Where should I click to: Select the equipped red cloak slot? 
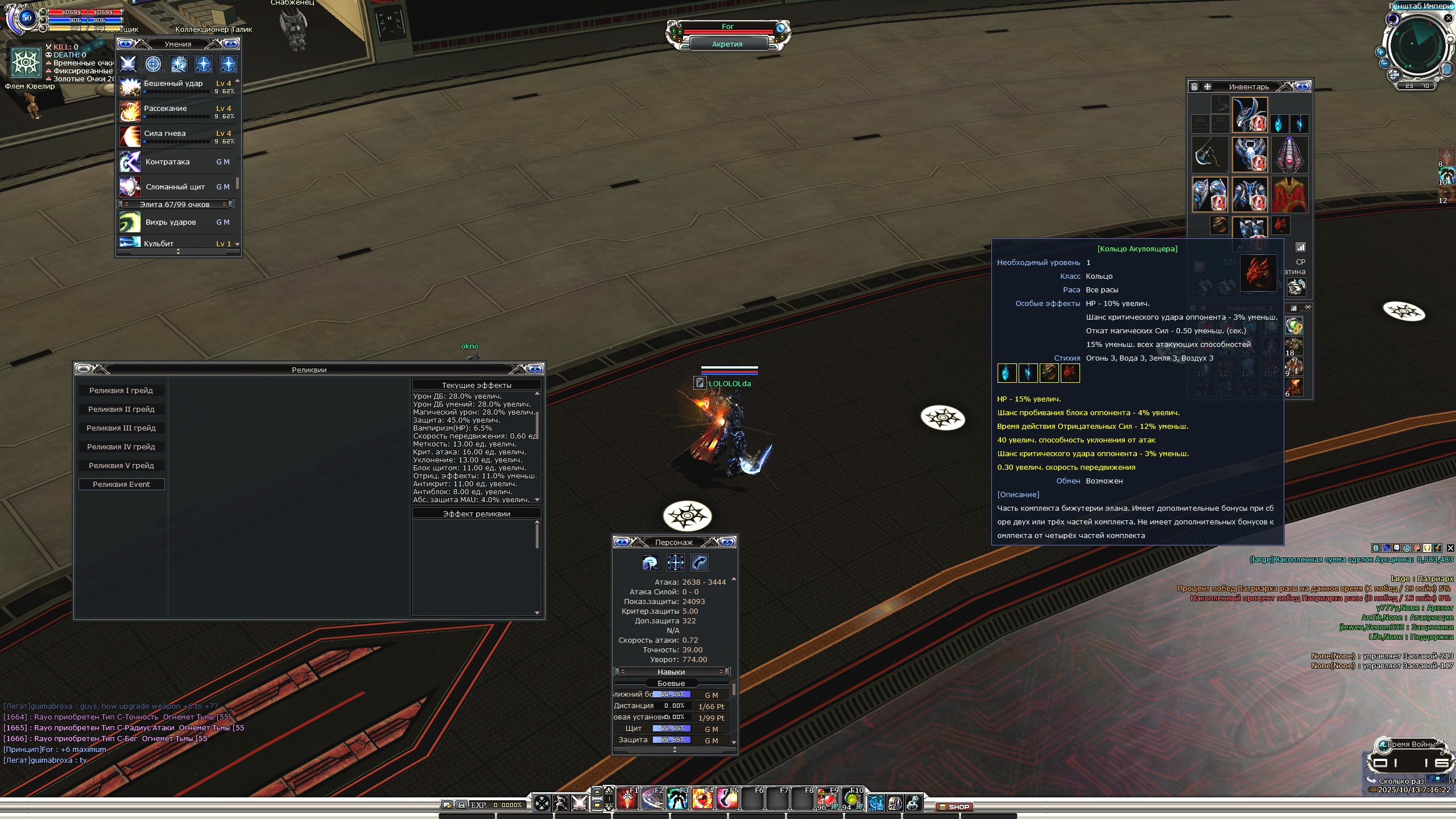click(x=1289, y=194)
